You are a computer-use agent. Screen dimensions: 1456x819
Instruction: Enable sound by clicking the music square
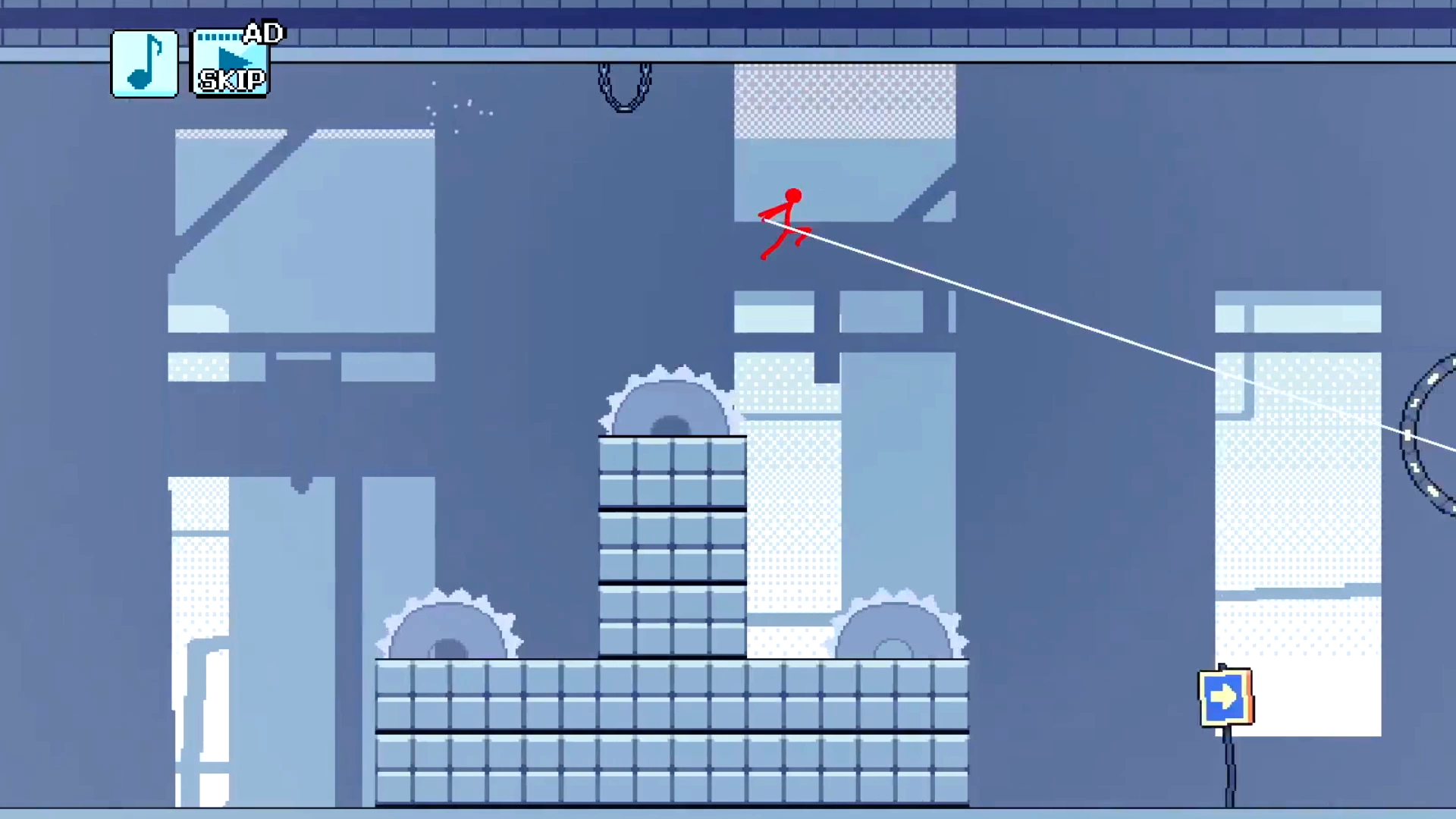144,63
